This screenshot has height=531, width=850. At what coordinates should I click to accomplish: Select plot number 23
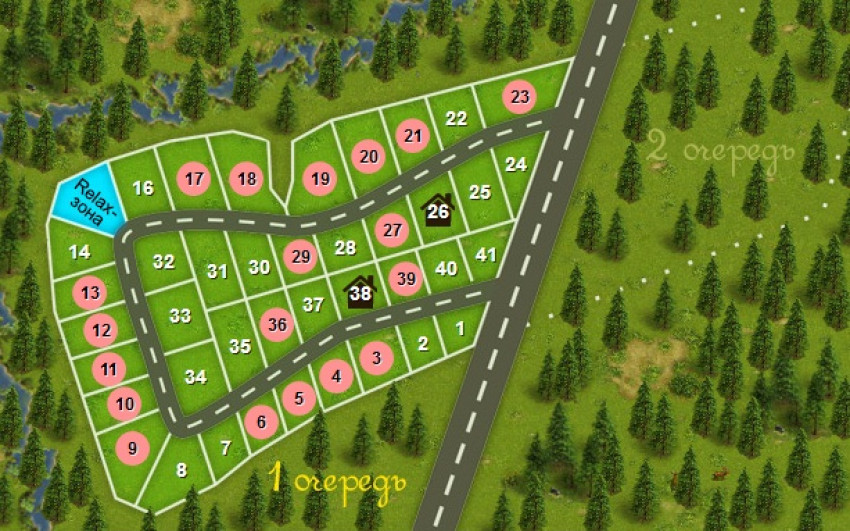[x=519, y=97]
